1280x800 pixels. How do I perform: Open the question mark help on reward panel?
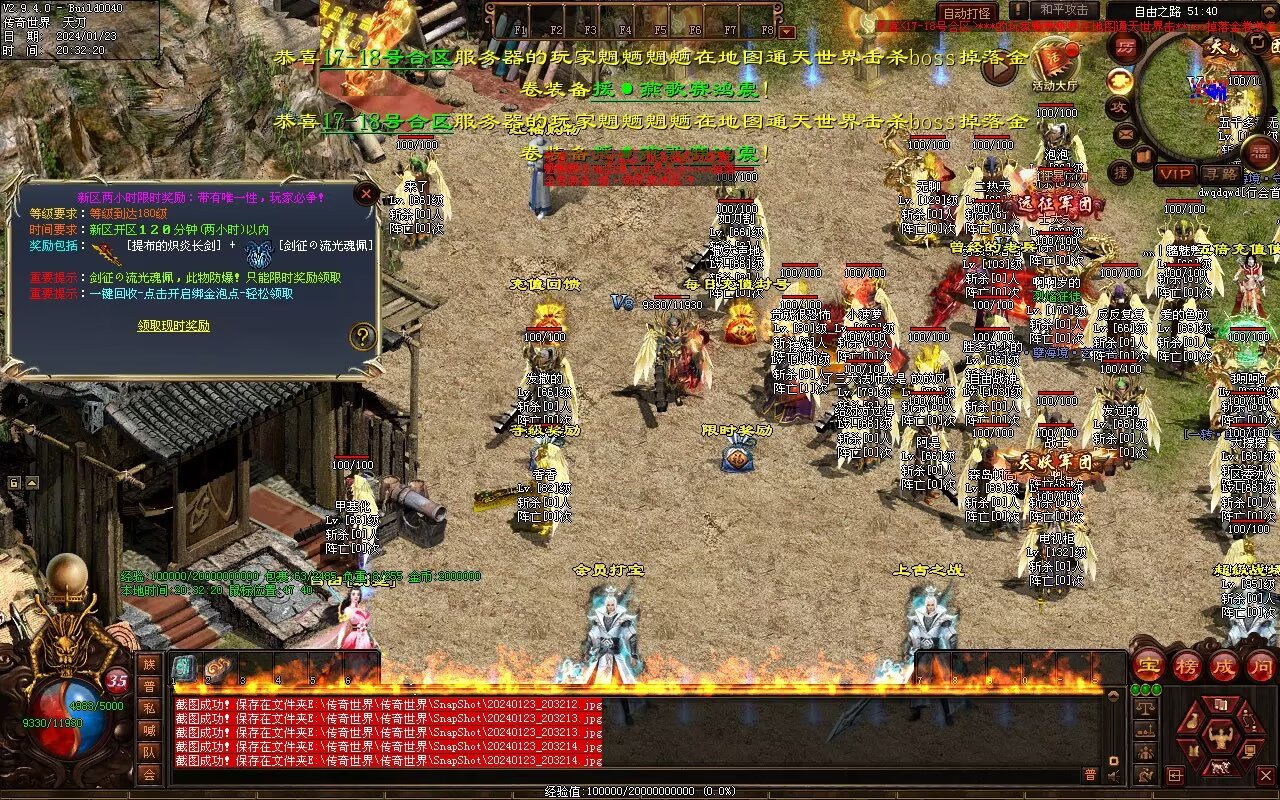point(362,337)
